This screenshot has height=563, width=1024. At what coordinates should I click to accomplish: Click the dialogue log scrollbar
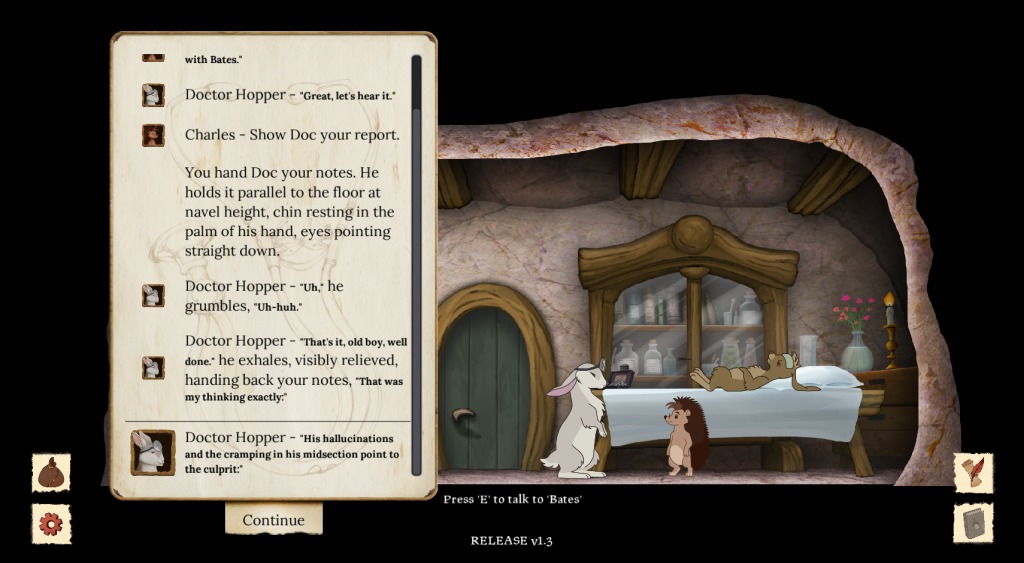pos(416,265)
